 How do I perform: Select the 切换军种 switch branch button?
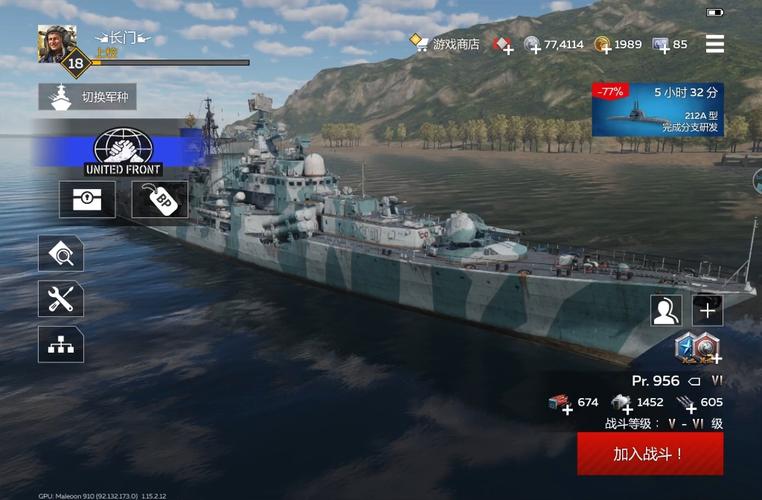[x=88, y=97]
